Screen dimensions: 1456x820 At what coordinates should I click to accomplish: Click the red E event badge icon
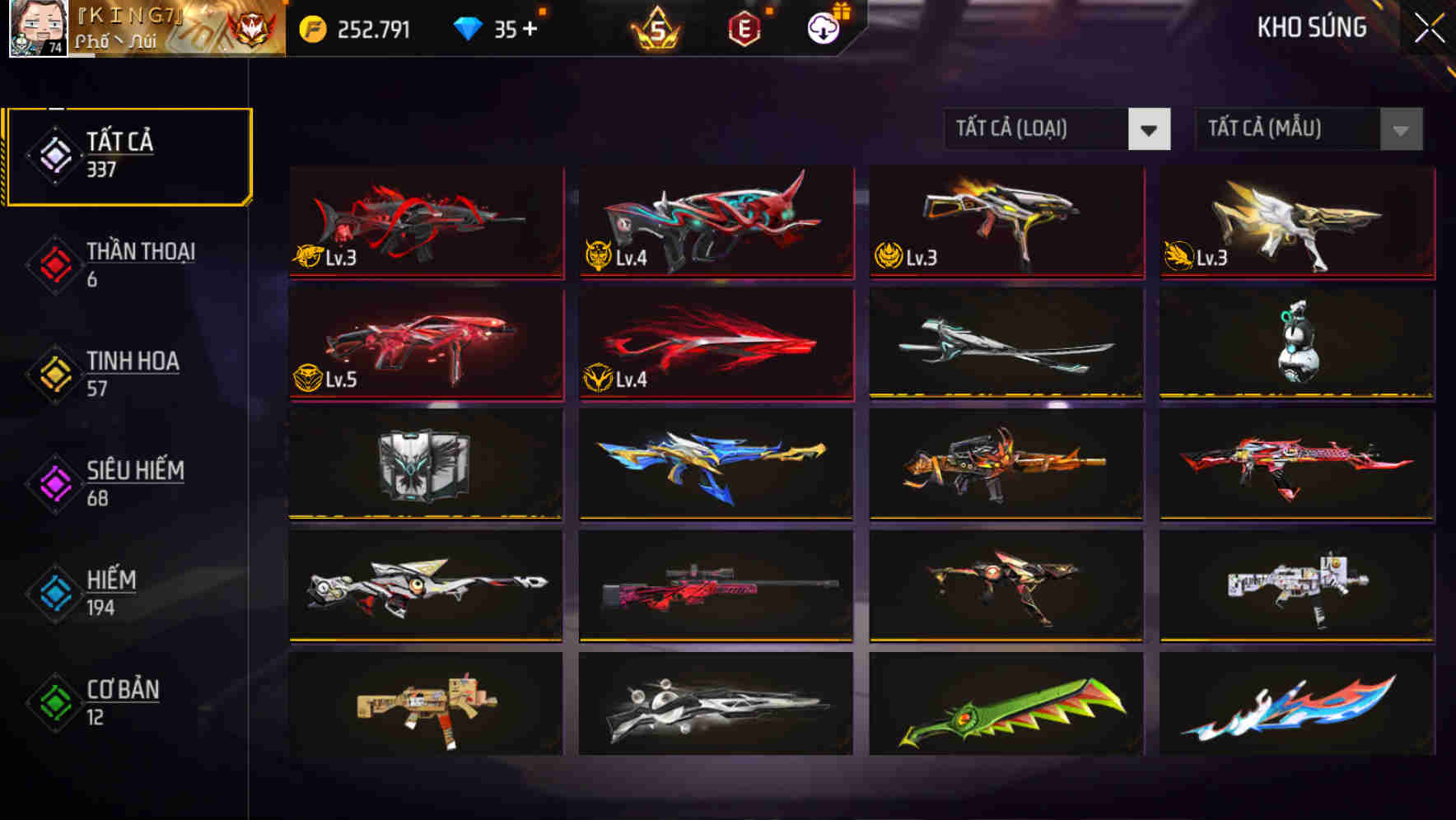pyautogui.click(x=744, y=27)
